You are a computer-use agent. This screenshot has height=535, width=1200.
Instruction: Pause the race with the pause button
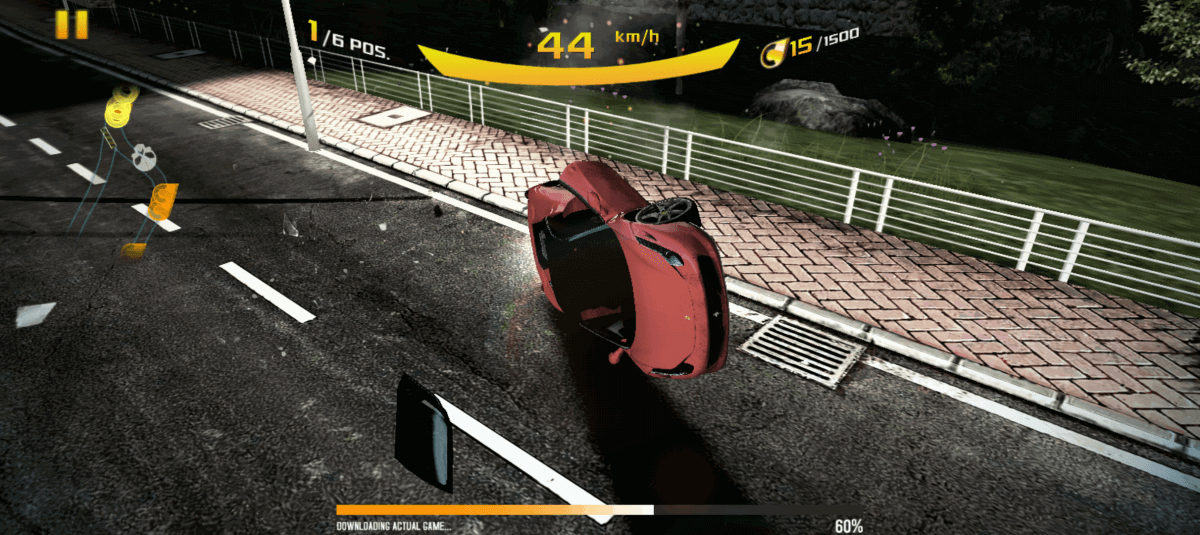click(x=72, y=25)
